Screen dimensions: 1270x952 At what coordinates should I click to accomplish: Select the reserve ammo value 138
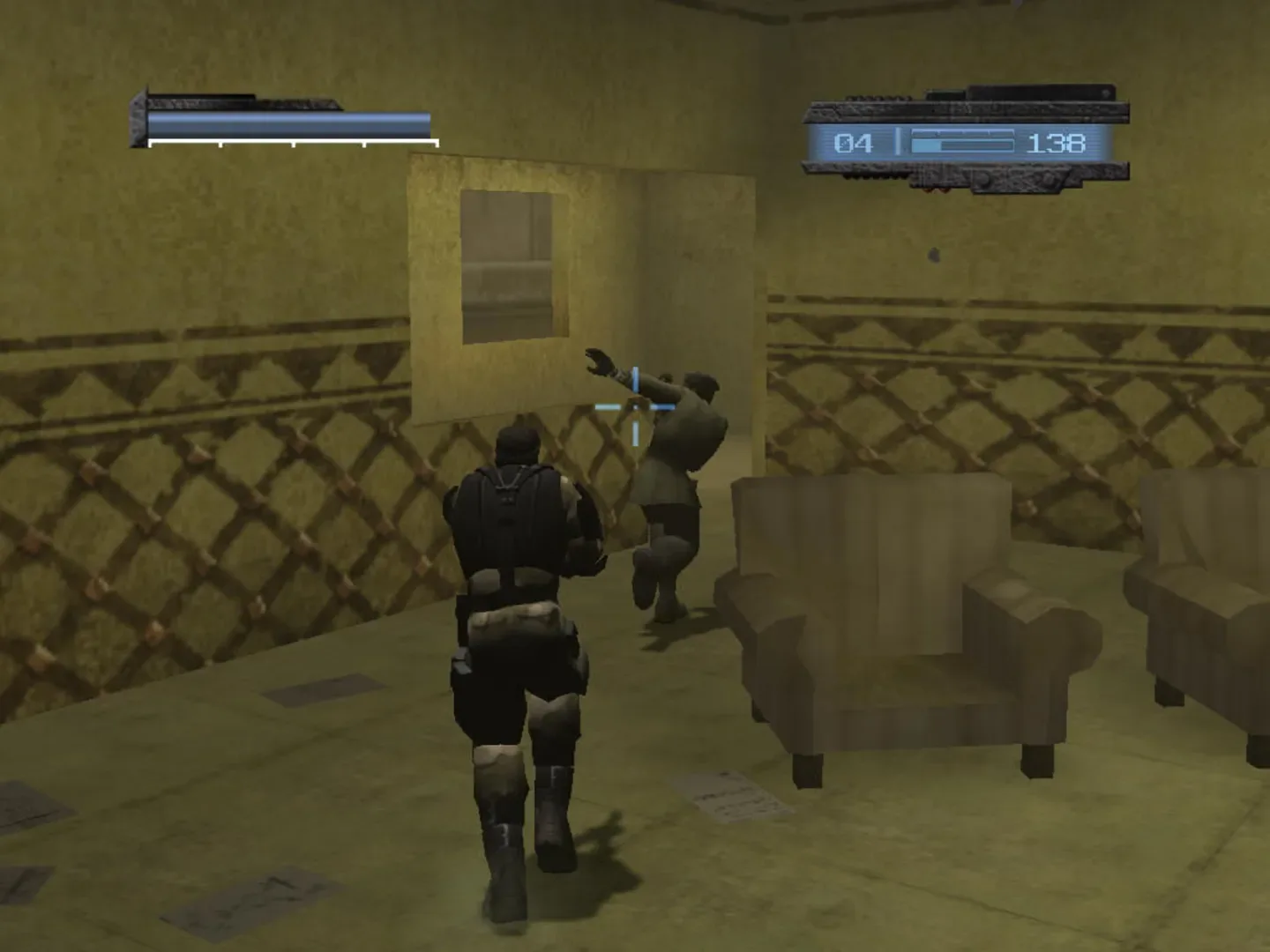click(1057, 141)
